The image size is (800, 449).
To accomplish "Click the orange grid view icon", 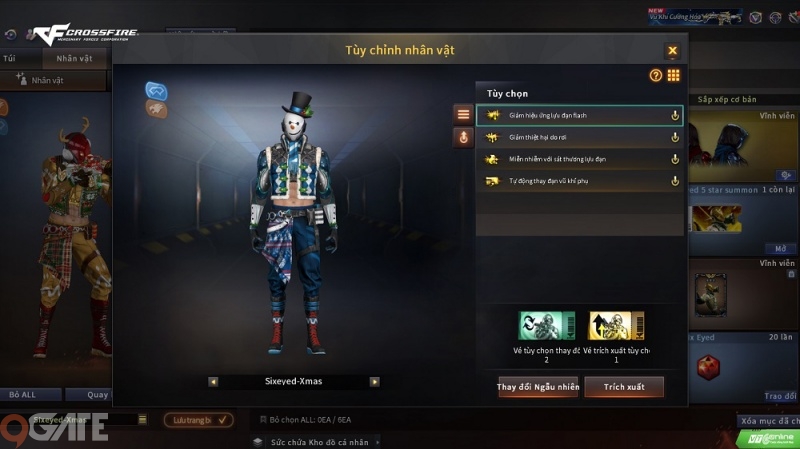I will pos(673,75).
